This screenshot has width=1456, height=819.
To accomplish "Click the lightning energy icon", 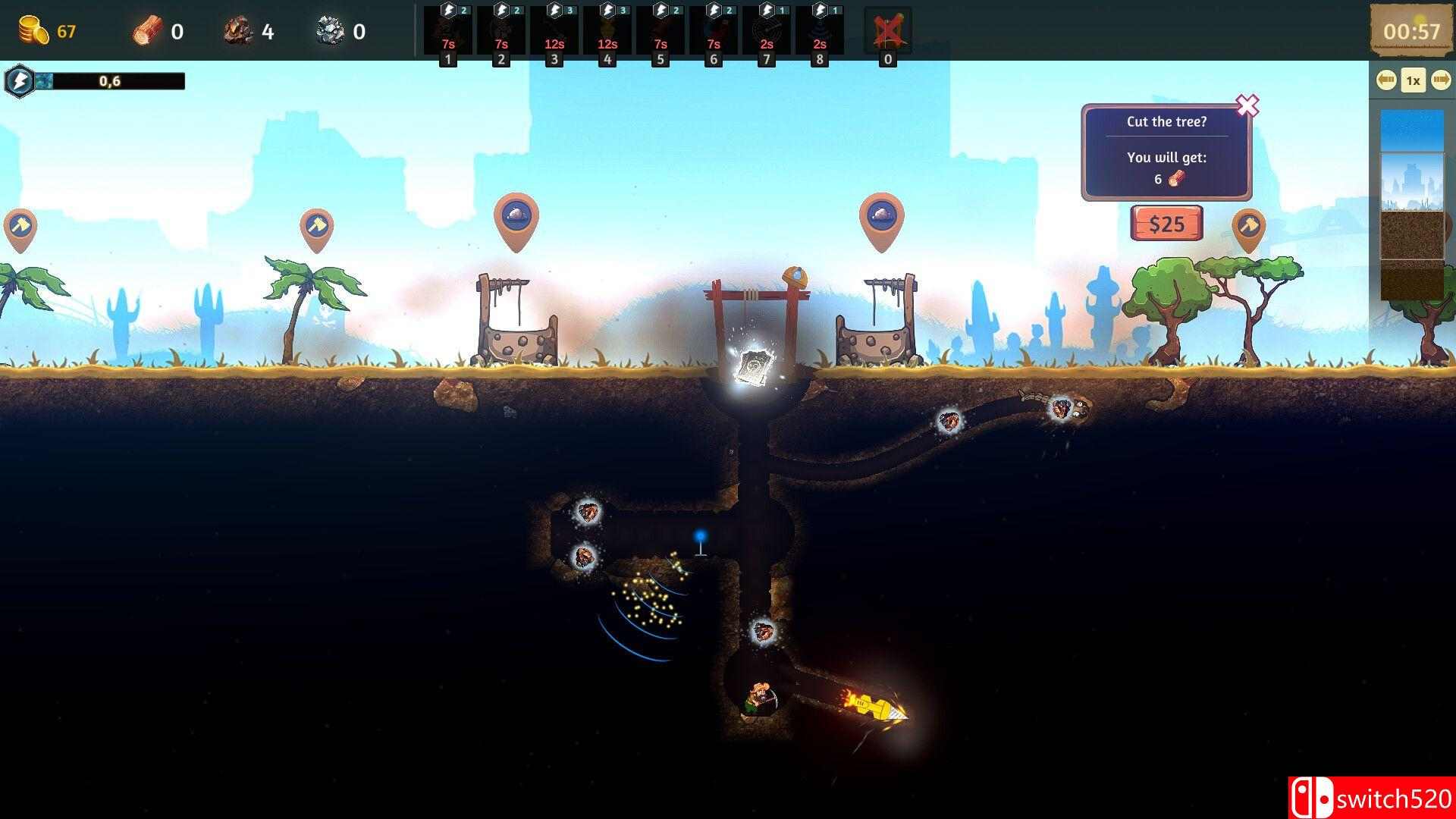I will click(x=20, y=80).
